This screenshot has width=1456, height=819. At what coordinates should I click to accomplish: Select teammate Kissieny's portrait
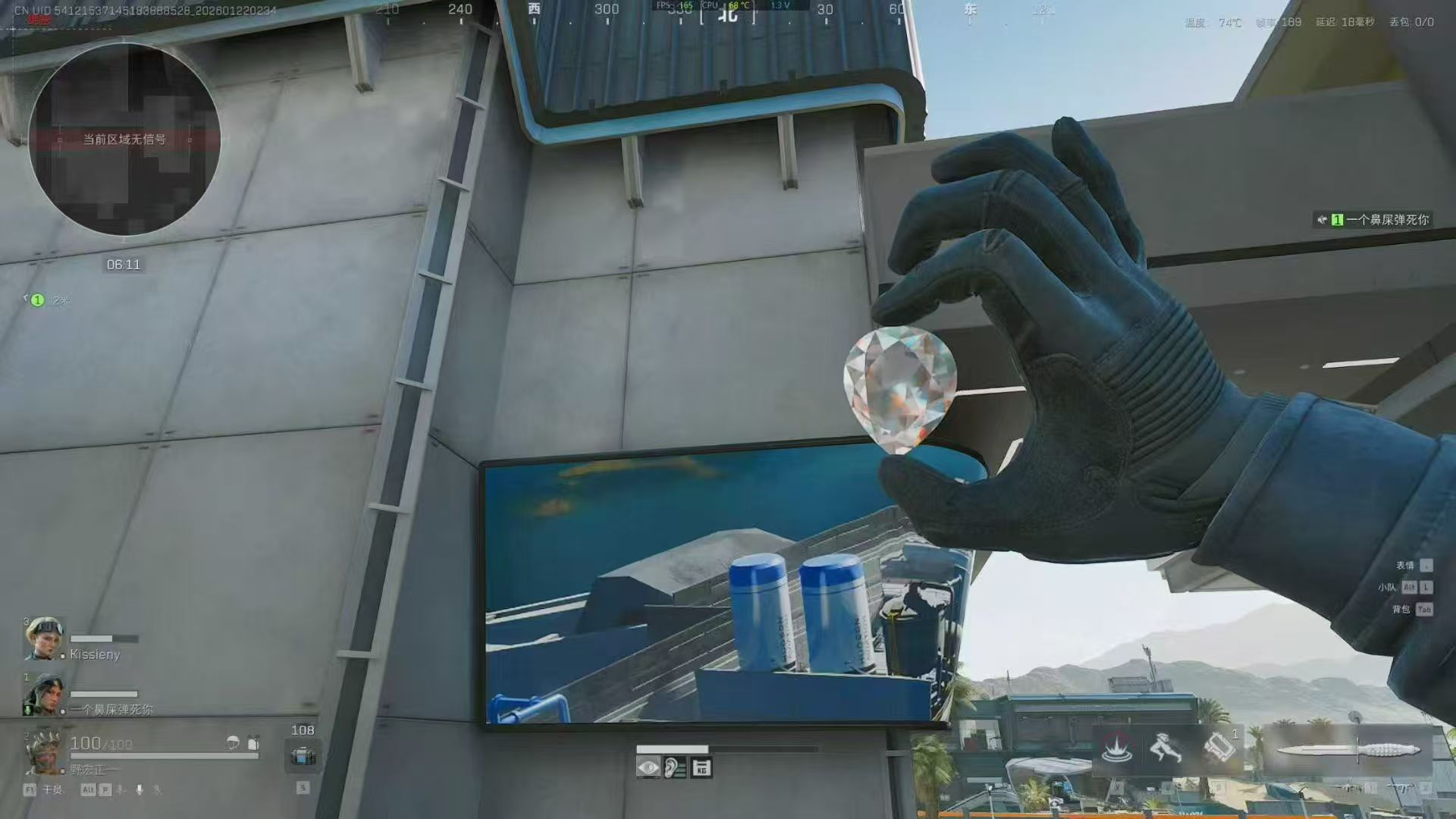(x=43, y=639)
